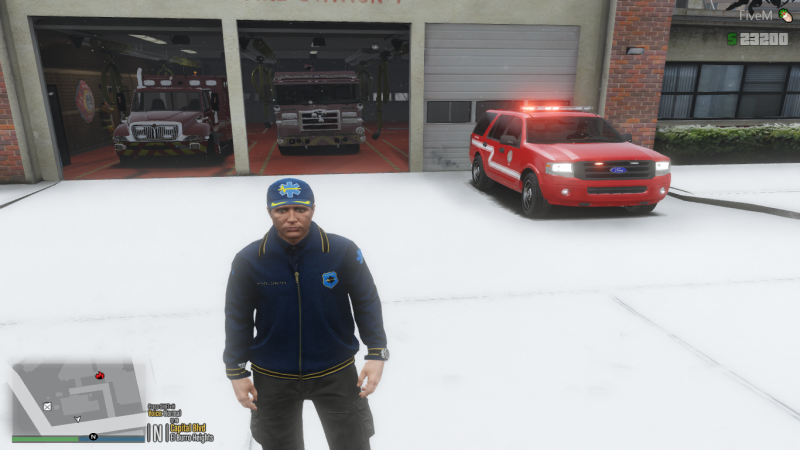Select the white square blip on the minimap
Image resolution: width=800 pixels, height=450 pixels.
click(47, 406)
